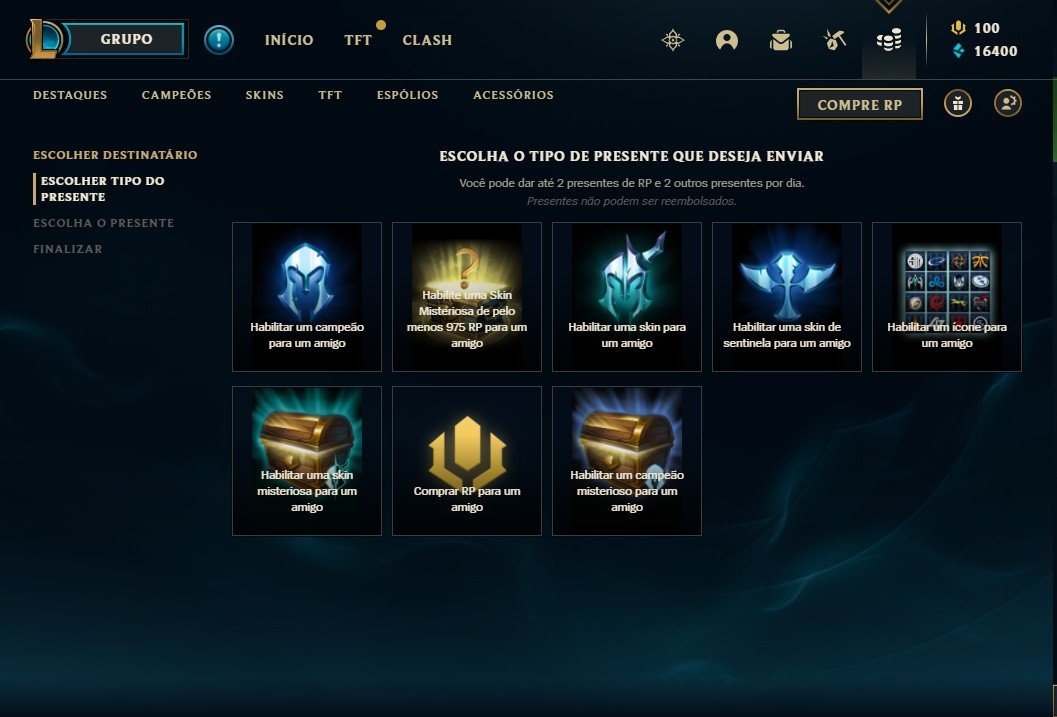Go back to Escolher Destinatário step
Image resolution: width=1057 pixels, height=717 pixels.
click(115, 155)
